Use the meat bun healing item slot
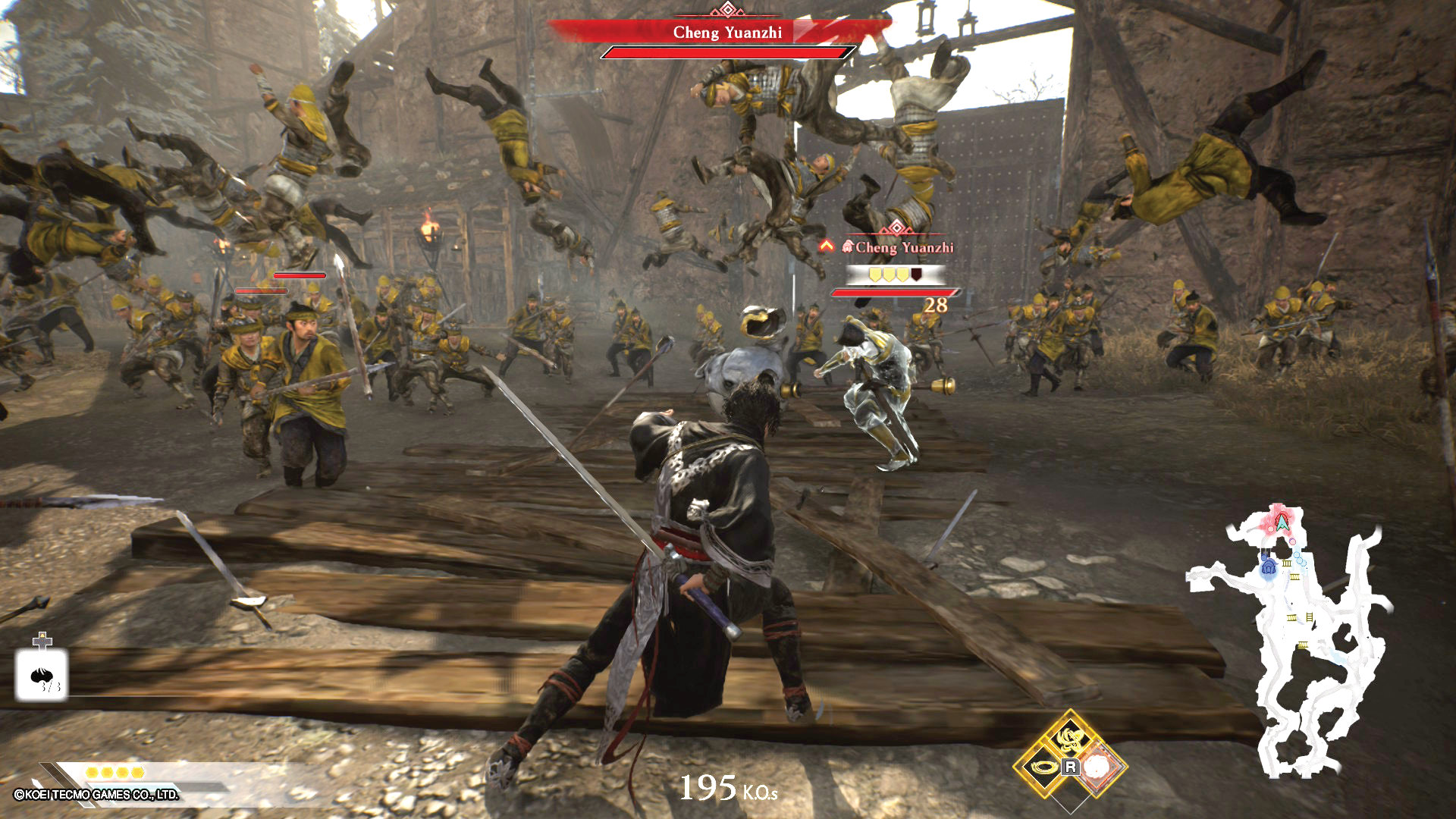 point(42,674)
